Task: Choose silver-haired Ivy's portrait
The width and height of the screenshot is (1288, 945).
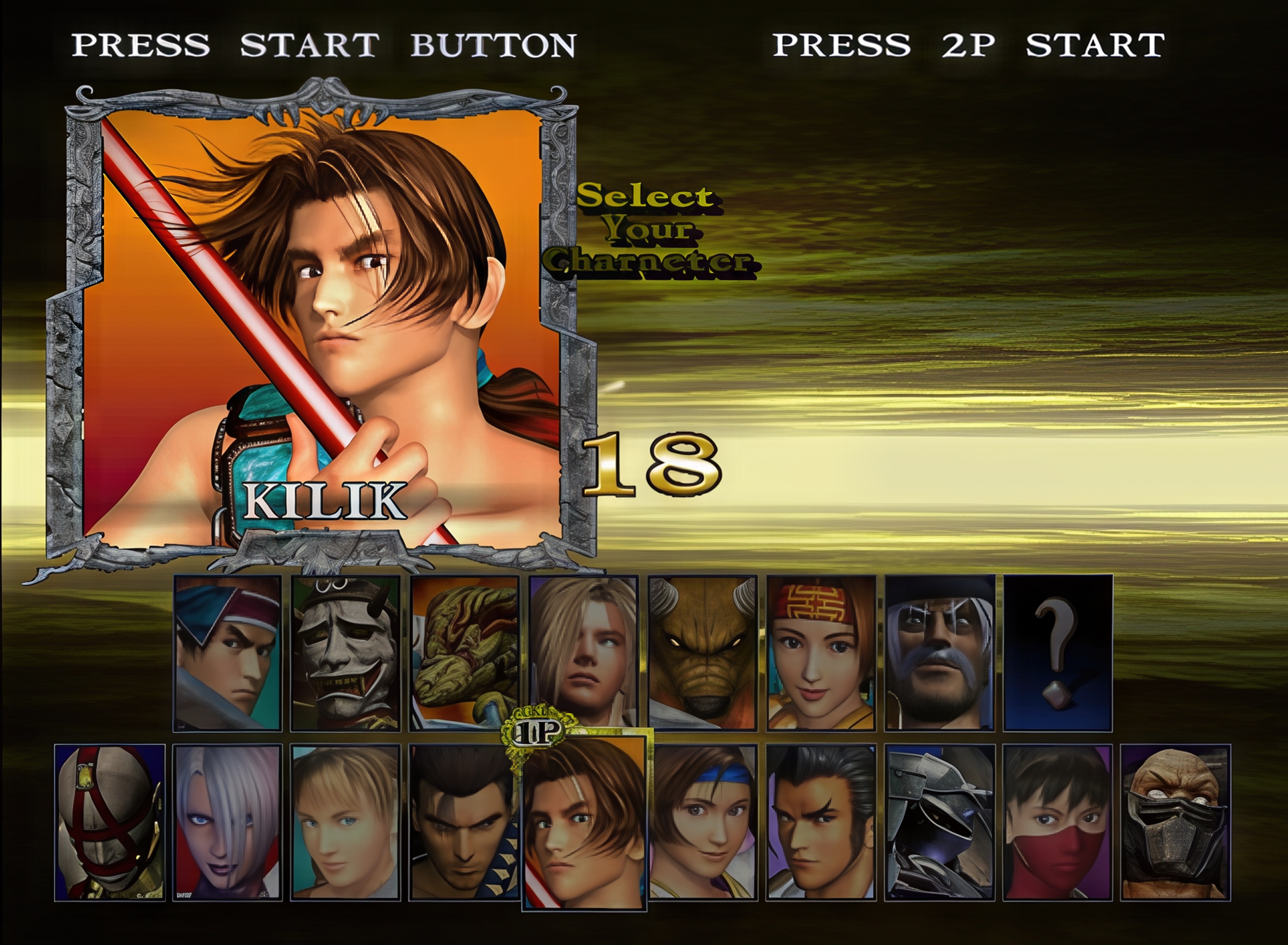Action: [x=228, y=822]
